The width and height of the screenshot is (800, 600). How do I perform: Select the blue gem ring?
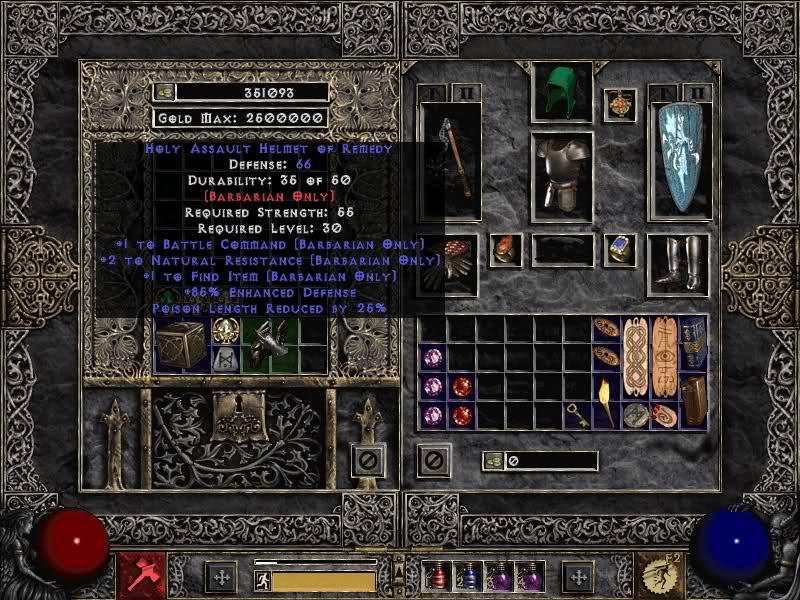620,249
